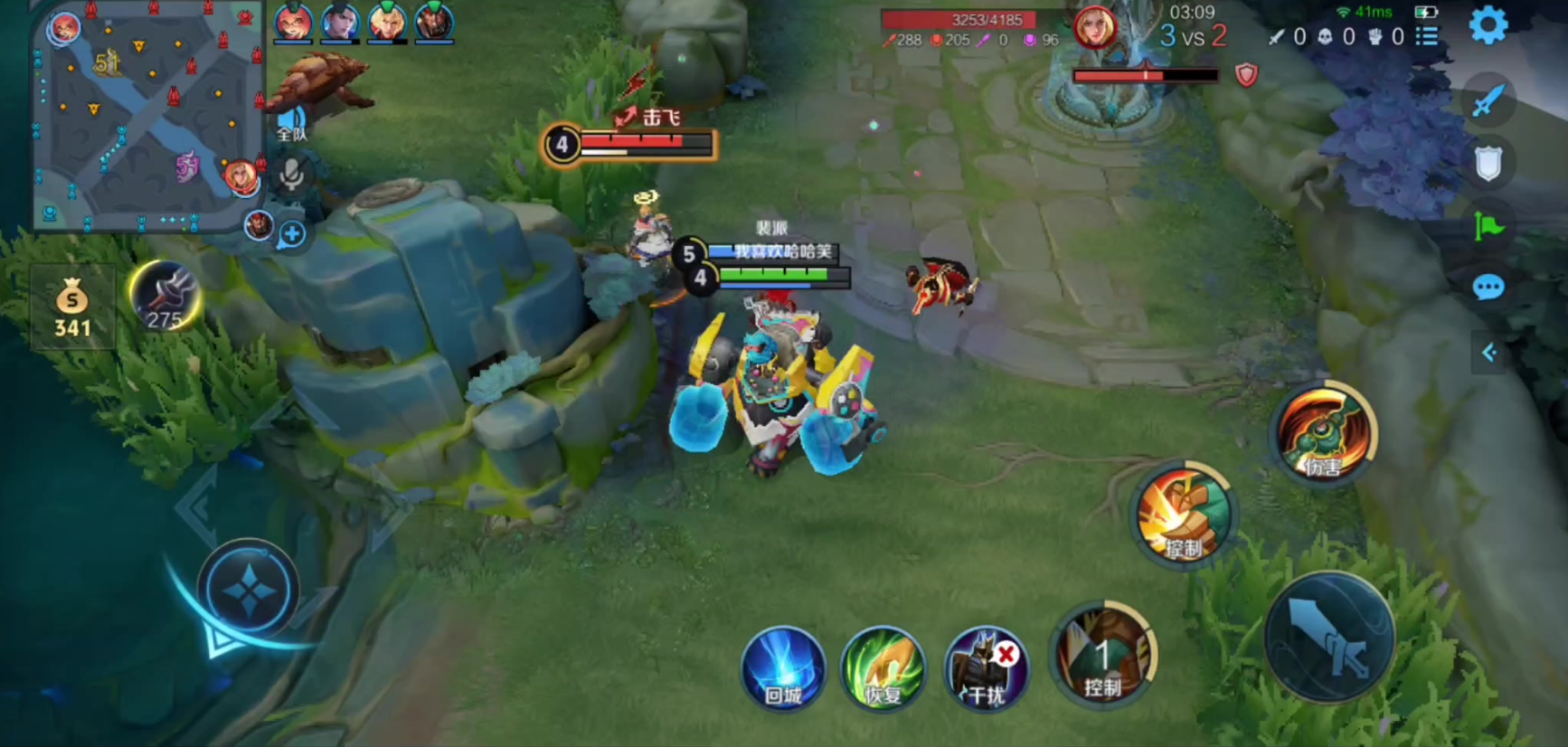The width and height of the screenshot is (1568, 747).
Task: Activate the 回城 recall spell
Action: point(783,669)
